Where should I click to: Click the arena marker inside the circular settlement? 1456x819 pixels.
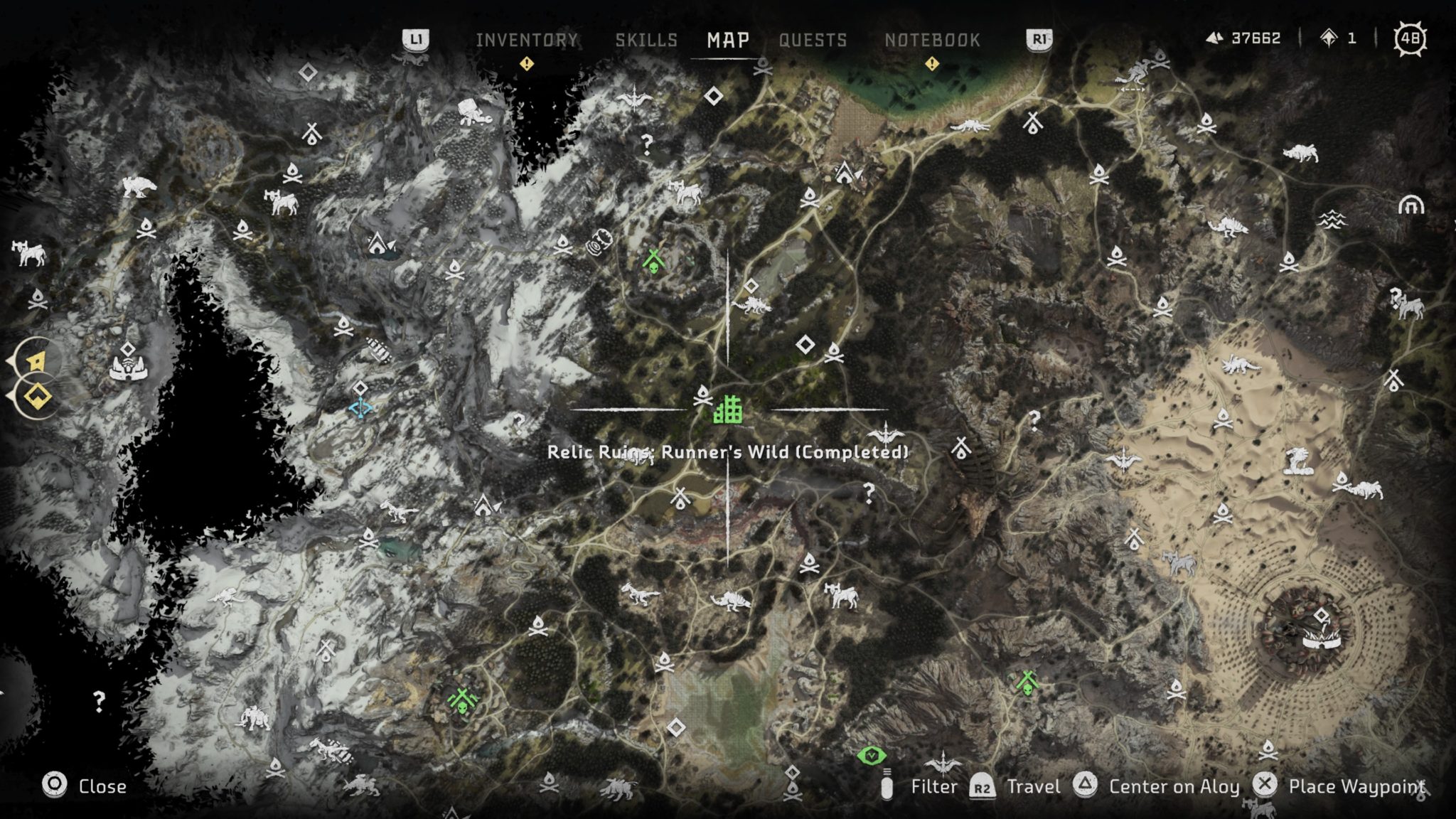point(1322,639)
